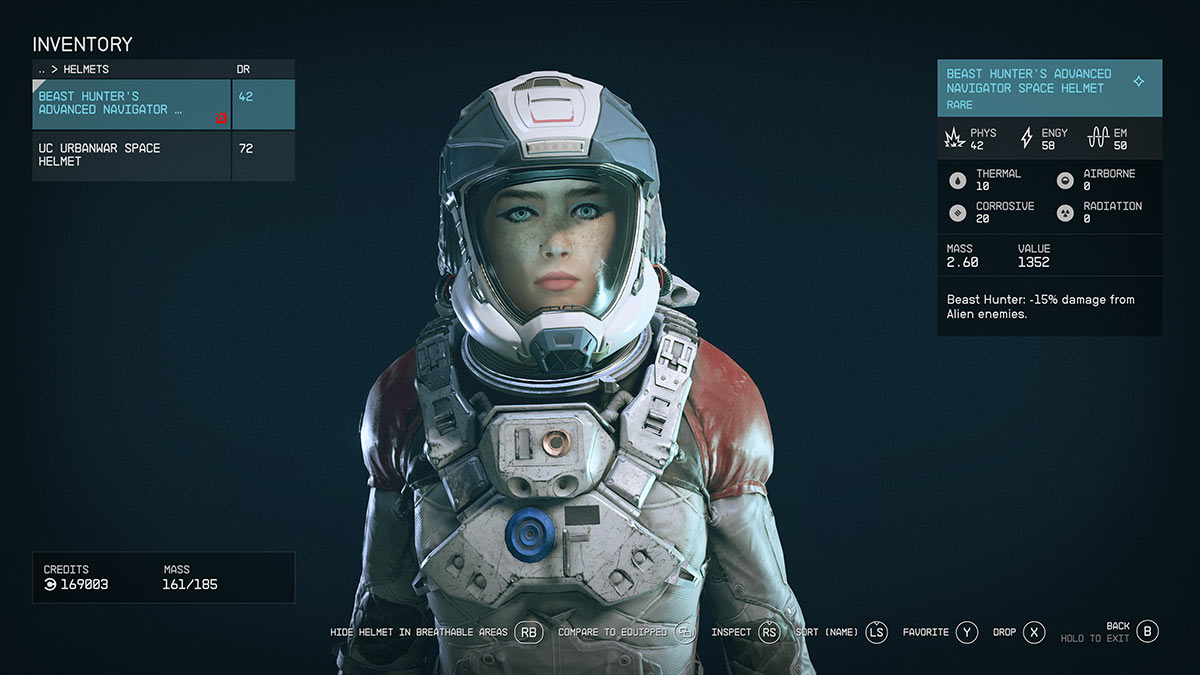
Task: Select Beast Hunter's Advanced Navigator helmet row
Action: point(132,104)
